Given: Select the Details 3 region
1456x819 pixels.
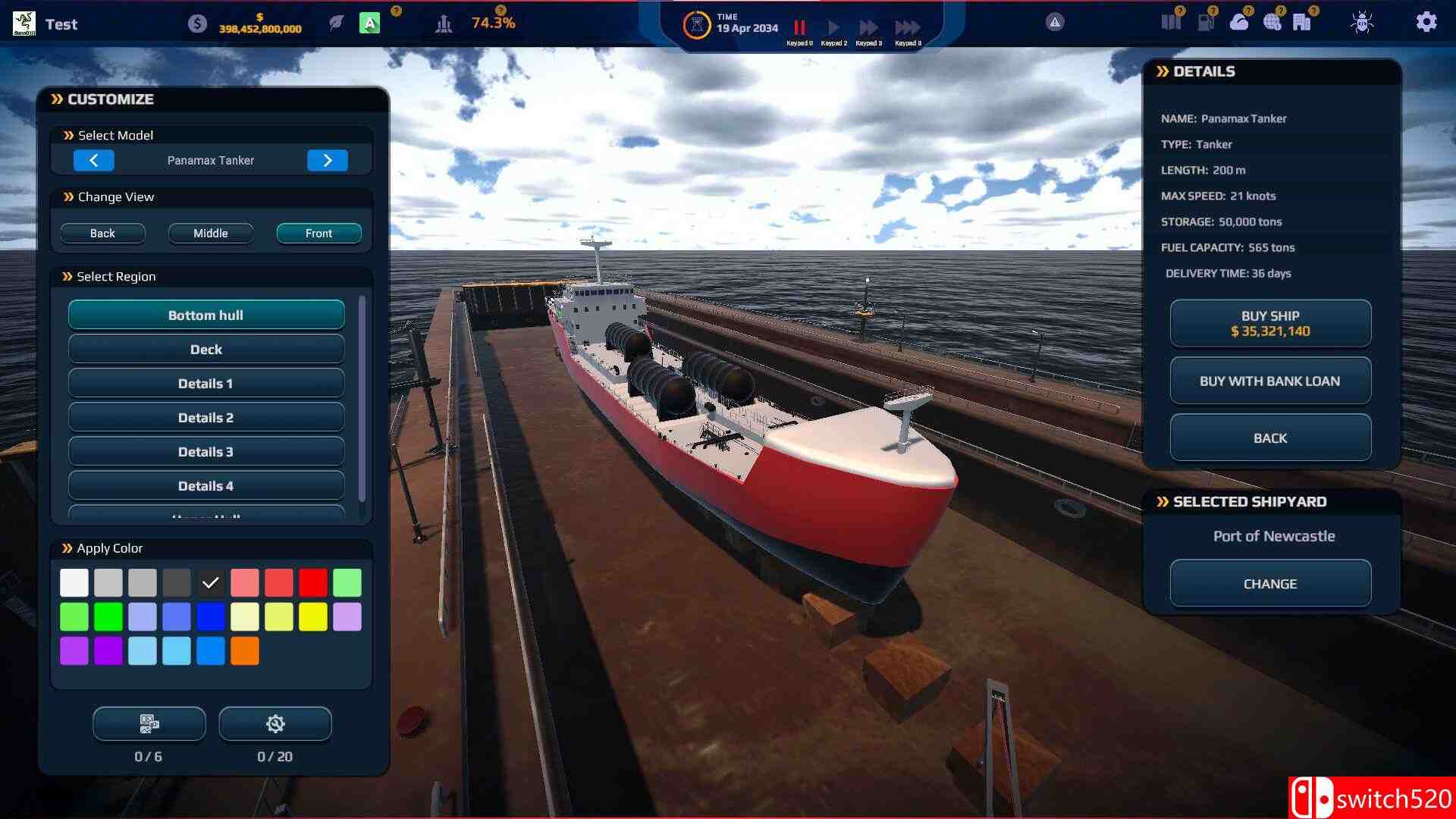Looking at the screenshot, I should (206, 451).
